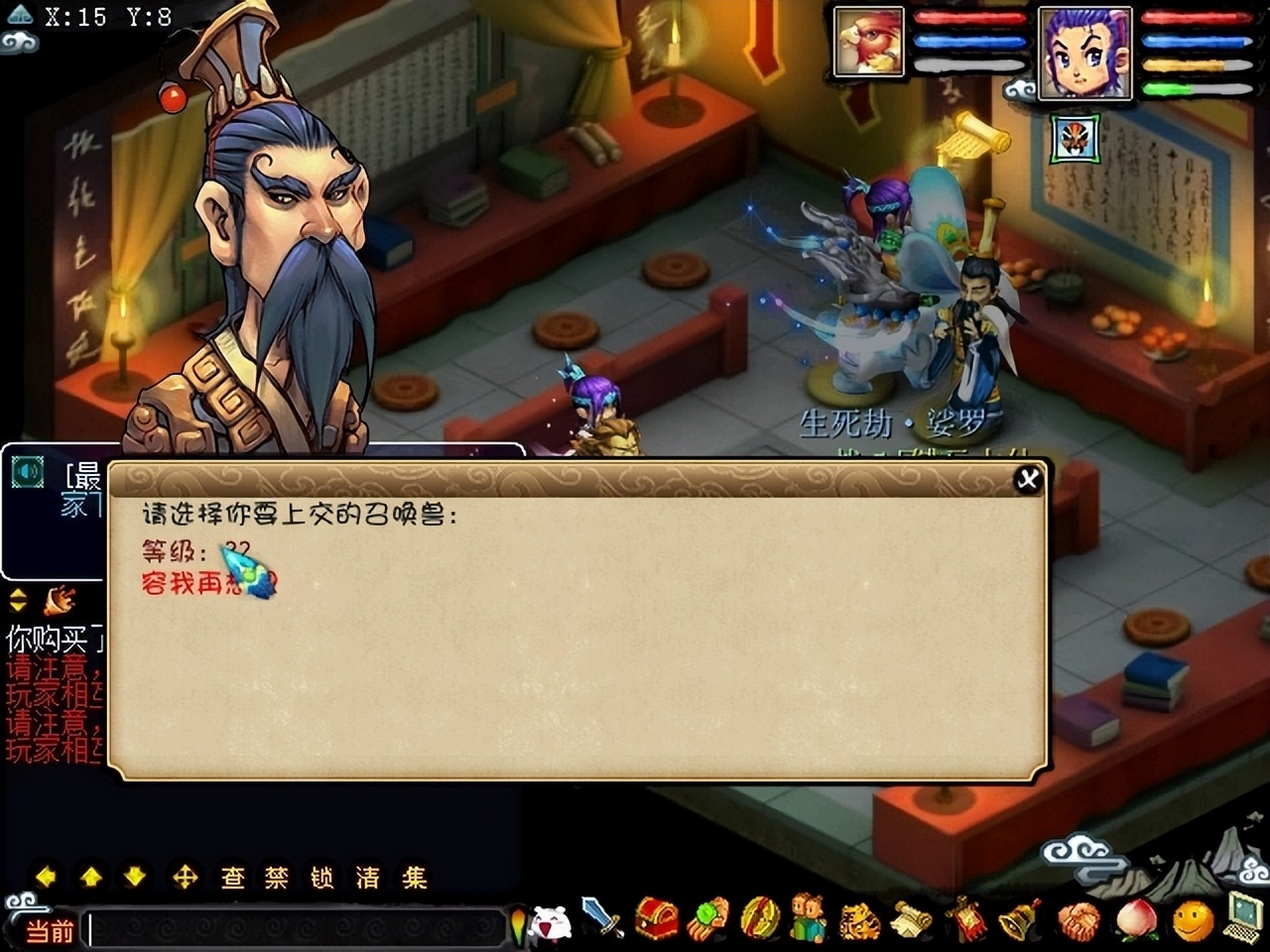Select the 等级：22 summoned beast option
The width and height of the screenshot is (1270, 952).
pos(193,550)
